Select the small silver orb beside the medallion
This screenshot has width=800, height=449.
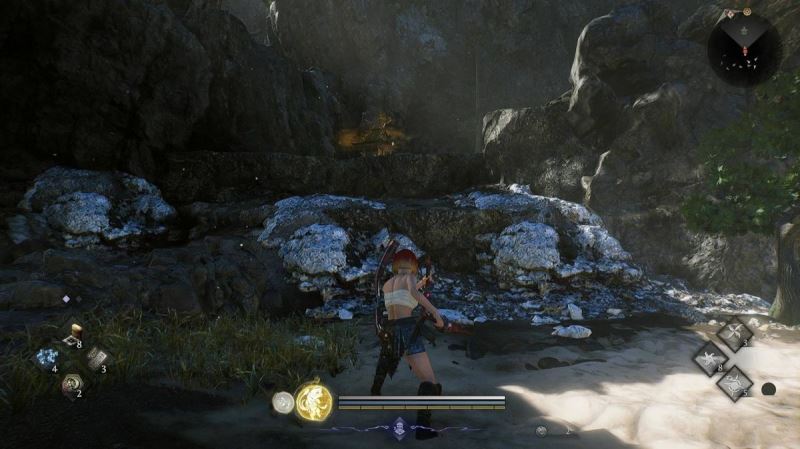(283, 403)
